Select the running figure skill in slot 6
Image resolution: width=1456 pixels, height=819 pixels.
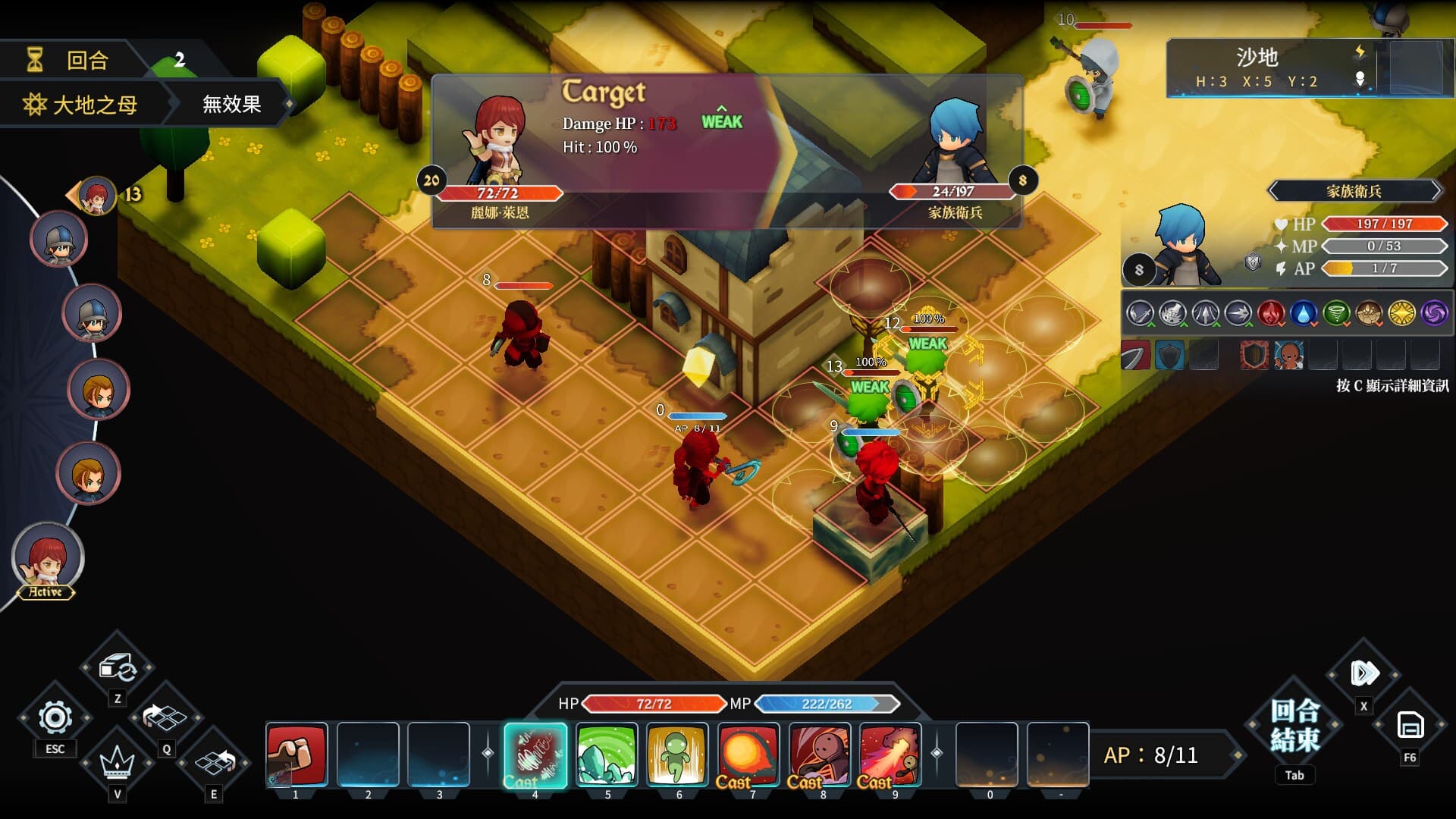click(x=677, y=756)
